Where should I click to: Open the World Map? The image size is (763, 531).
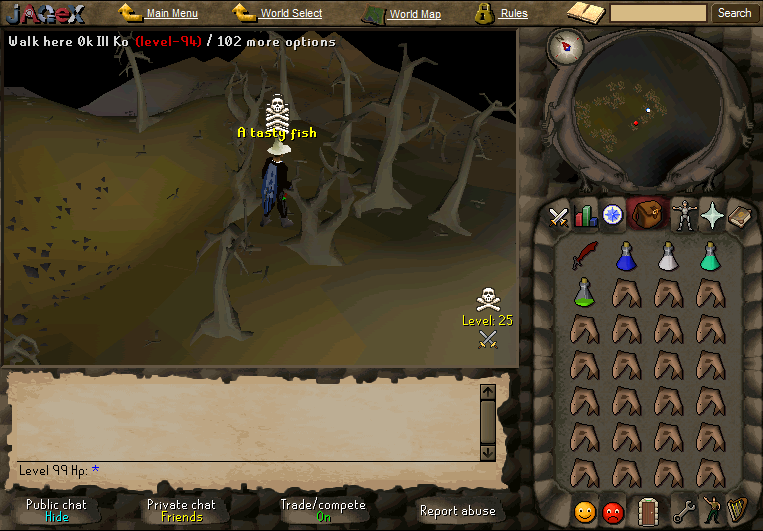[414, 15]
